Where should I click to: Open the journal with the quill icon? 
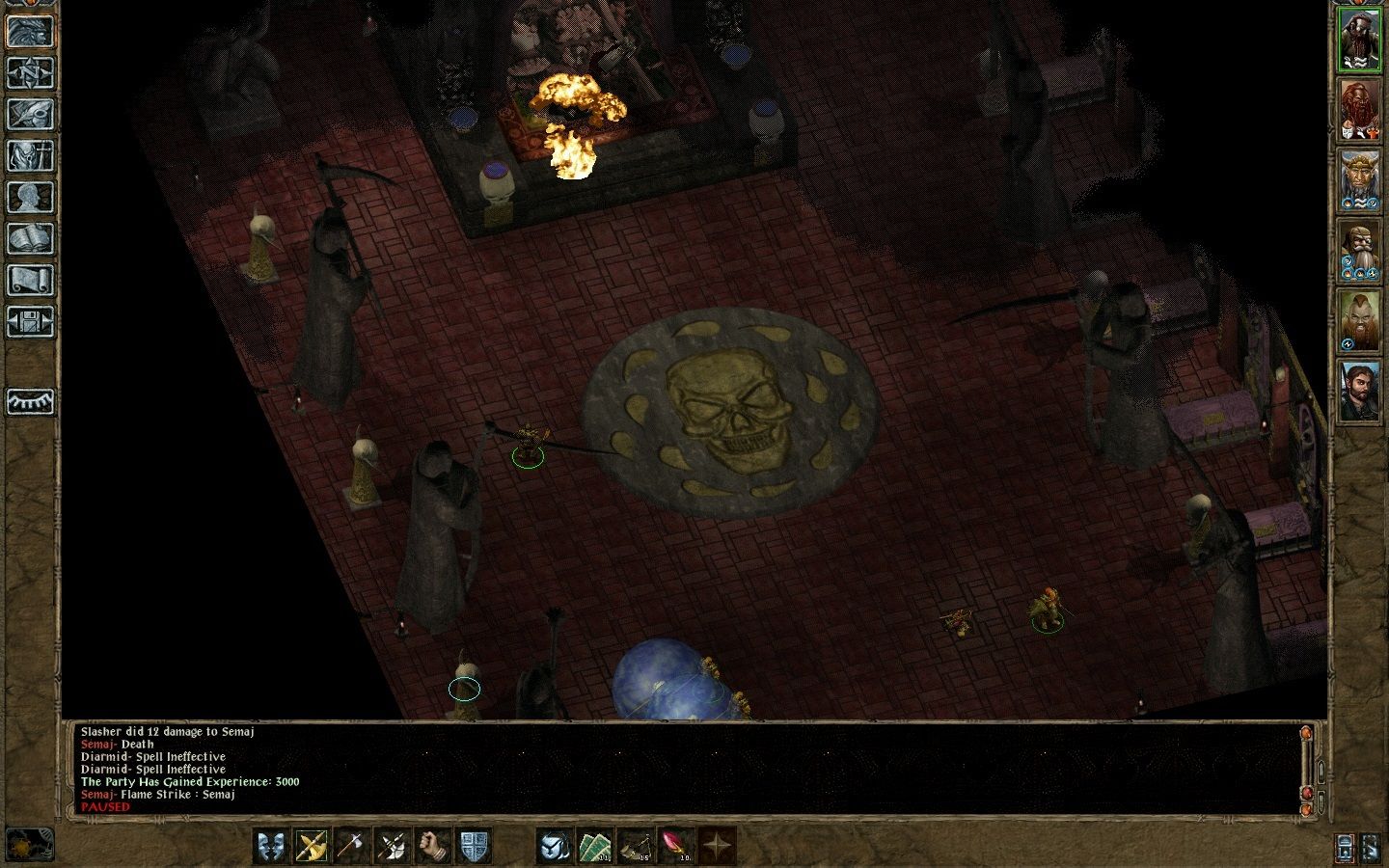pyautogui.click(x=30, y=114)
